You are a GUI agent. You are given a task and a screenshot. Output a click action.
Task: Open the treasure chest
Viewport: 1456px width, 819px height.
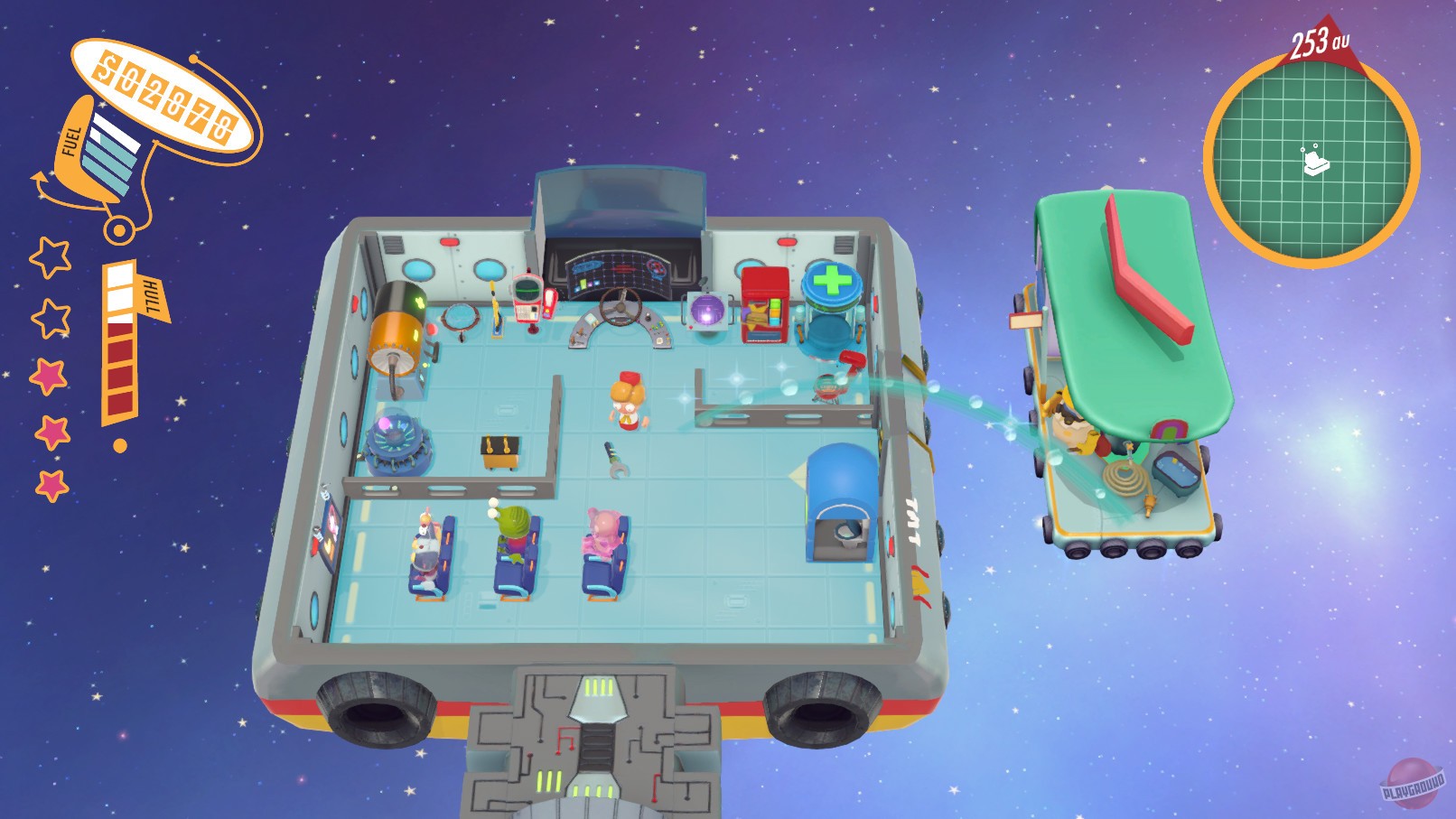[x=498, y=451]
